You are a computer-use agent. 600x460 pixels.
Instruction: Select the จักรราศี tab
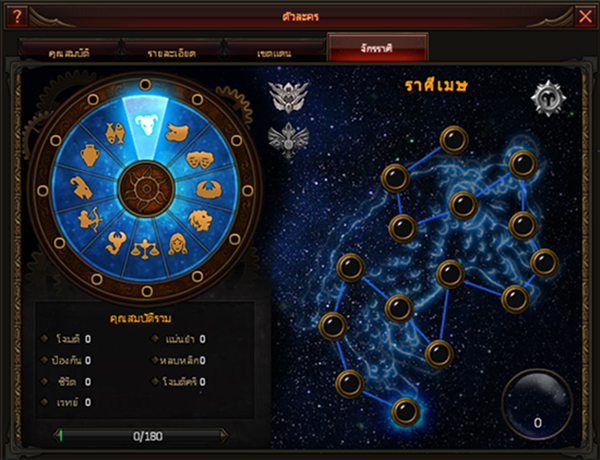pos(377,49)
